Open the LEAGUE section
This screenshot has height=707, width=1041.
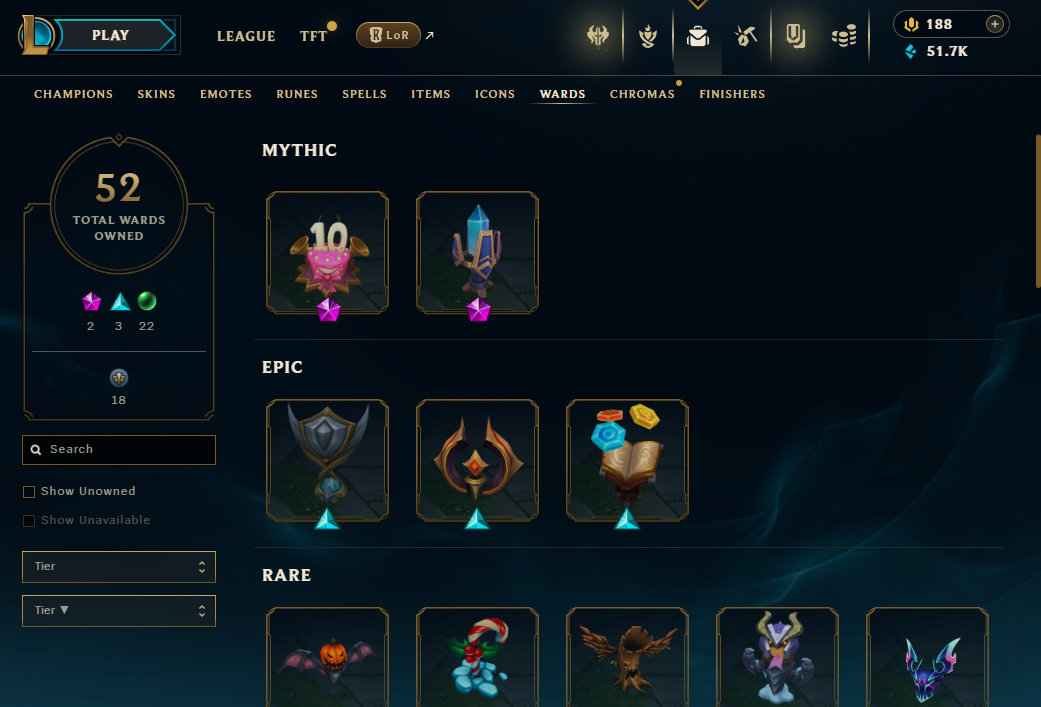(x=246, y=36)
